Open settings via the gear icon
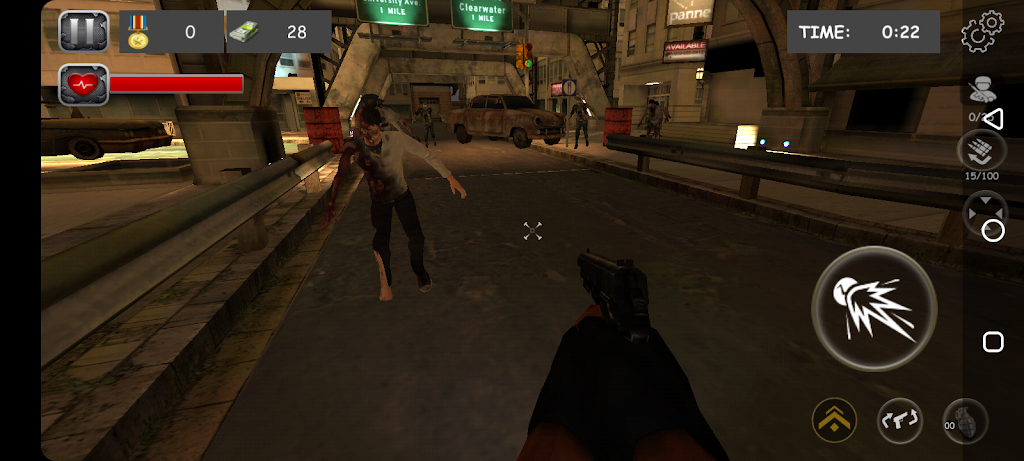This screenshot has width=1024, height=461. (x=981, y=32)
